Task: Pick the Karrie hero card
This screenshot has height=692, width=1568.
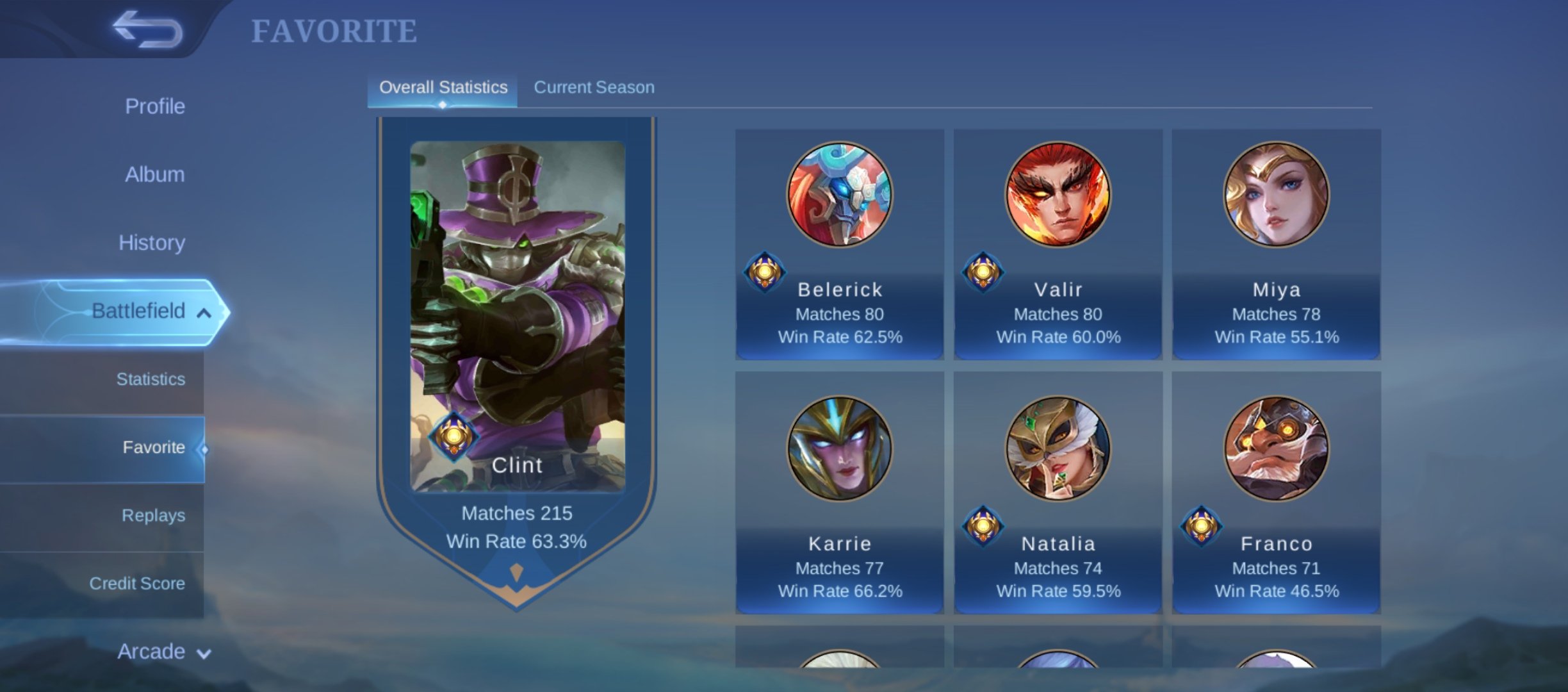Action: coord(839,493)
